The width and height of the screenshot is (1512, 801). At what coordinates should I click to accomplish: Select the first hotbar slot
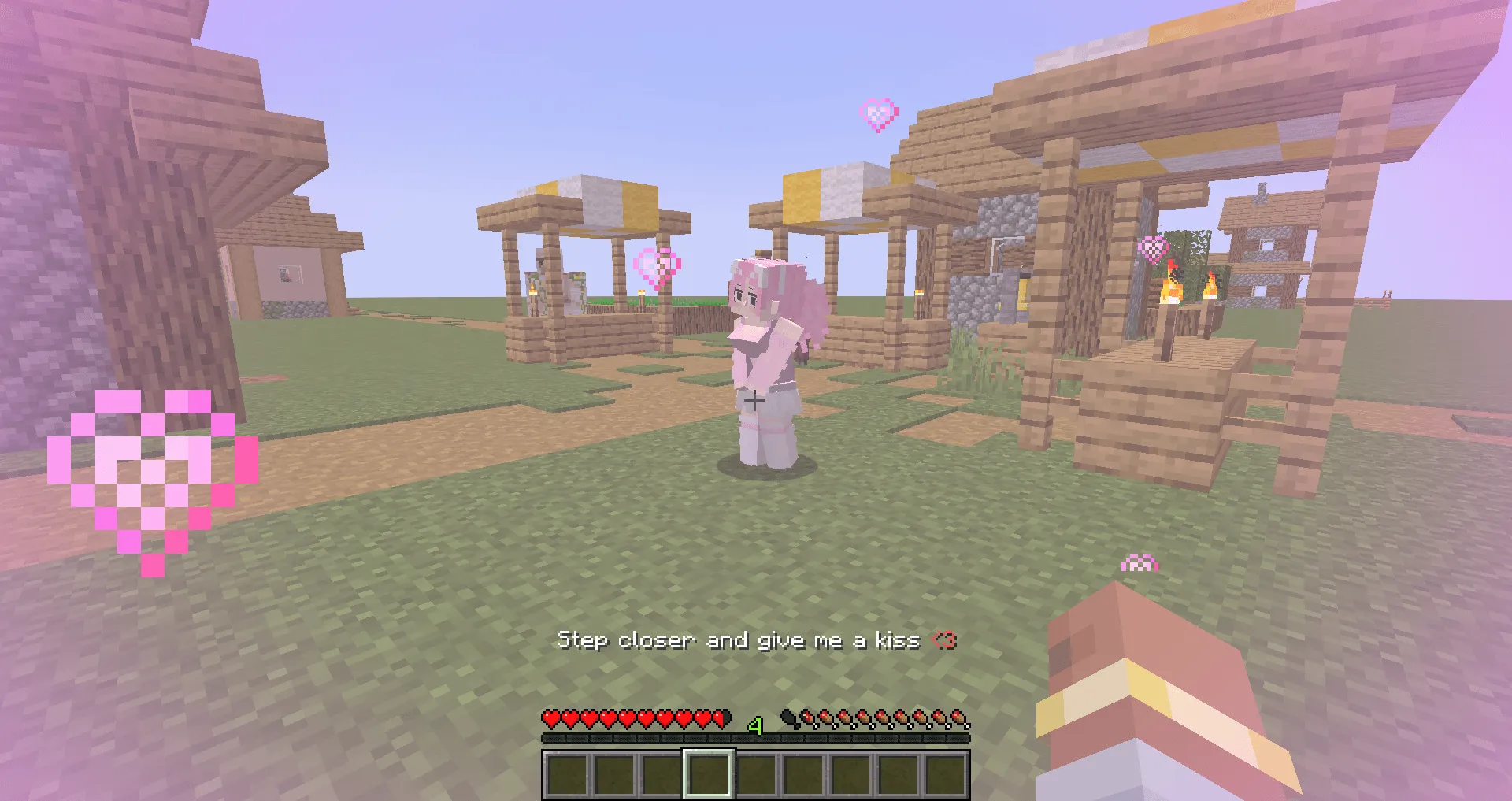[x=565, y=776]
